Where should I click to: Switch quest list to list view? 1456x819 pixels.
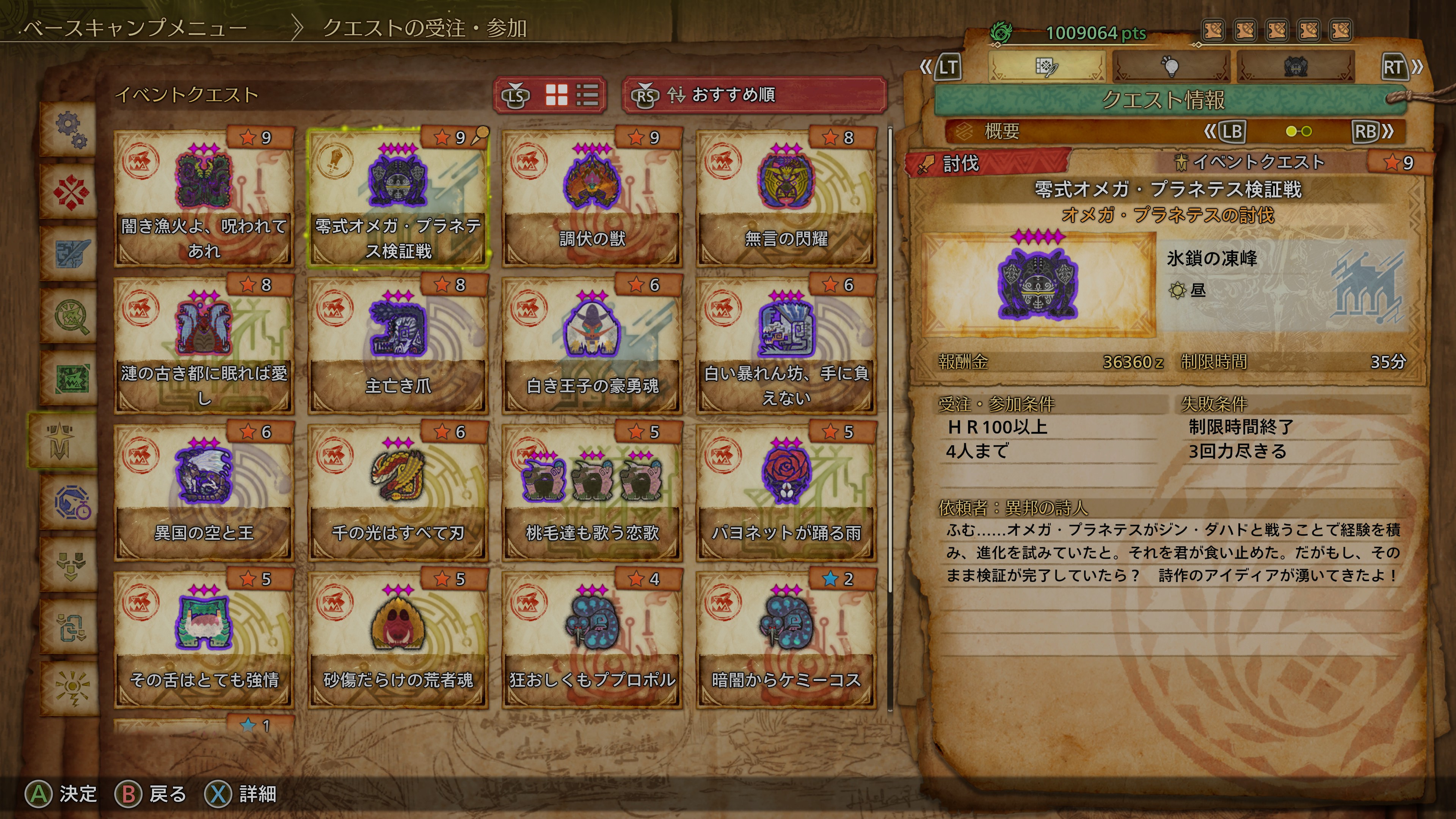[587, 95]
